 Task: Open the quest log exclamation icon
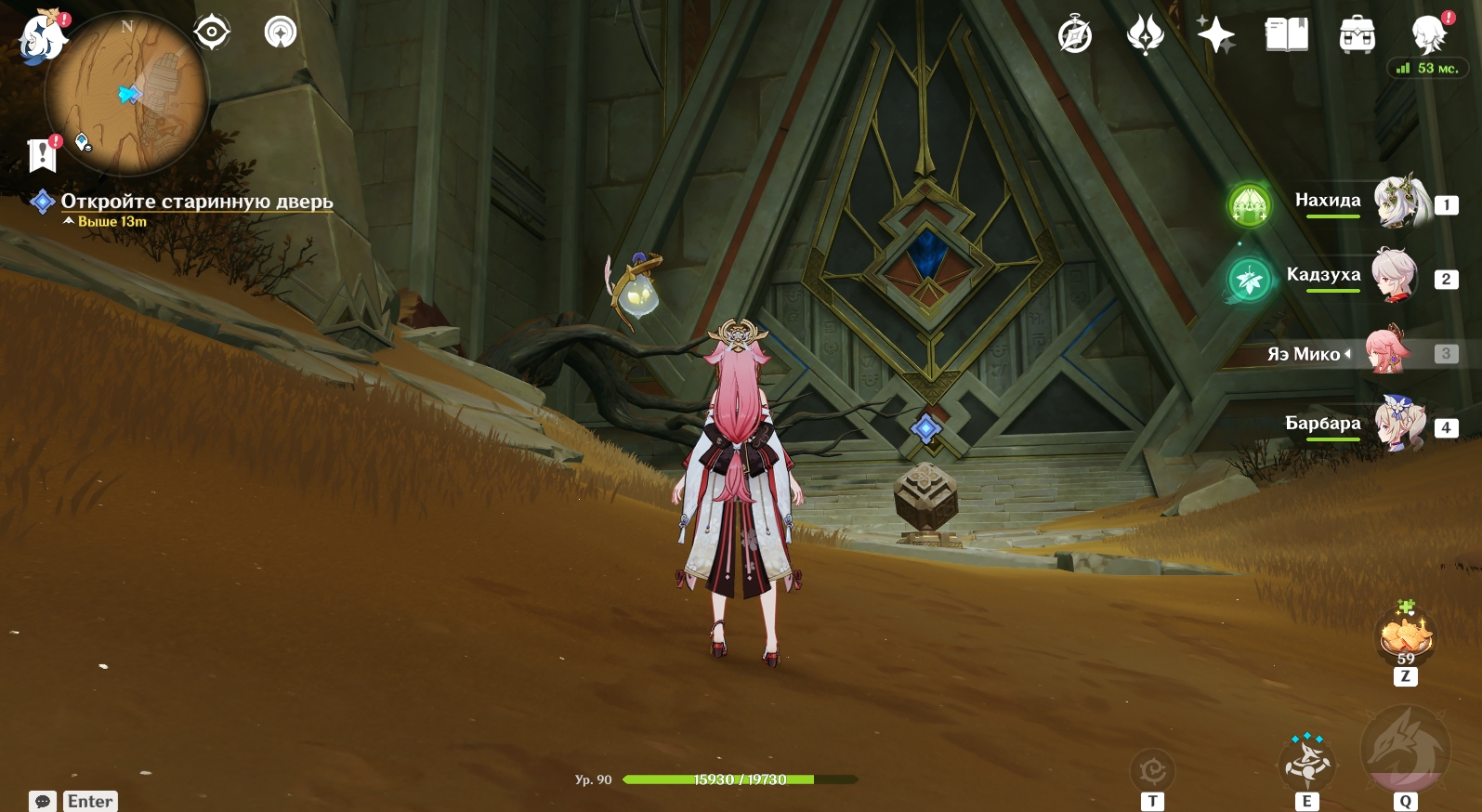point(43,155)
